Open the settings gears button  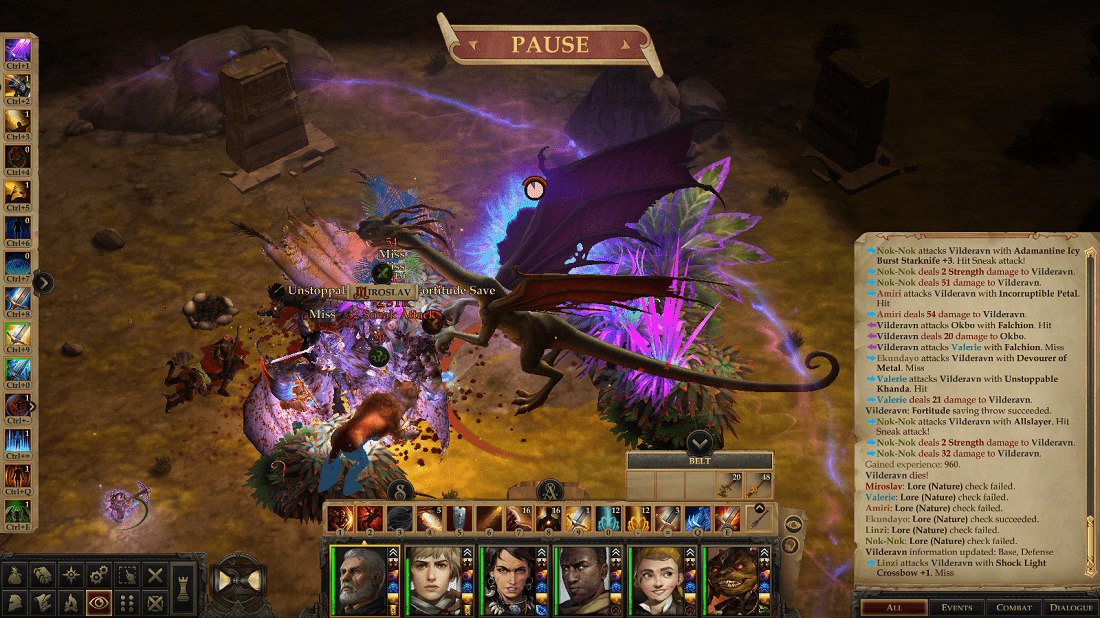click(x=98, y=575)
